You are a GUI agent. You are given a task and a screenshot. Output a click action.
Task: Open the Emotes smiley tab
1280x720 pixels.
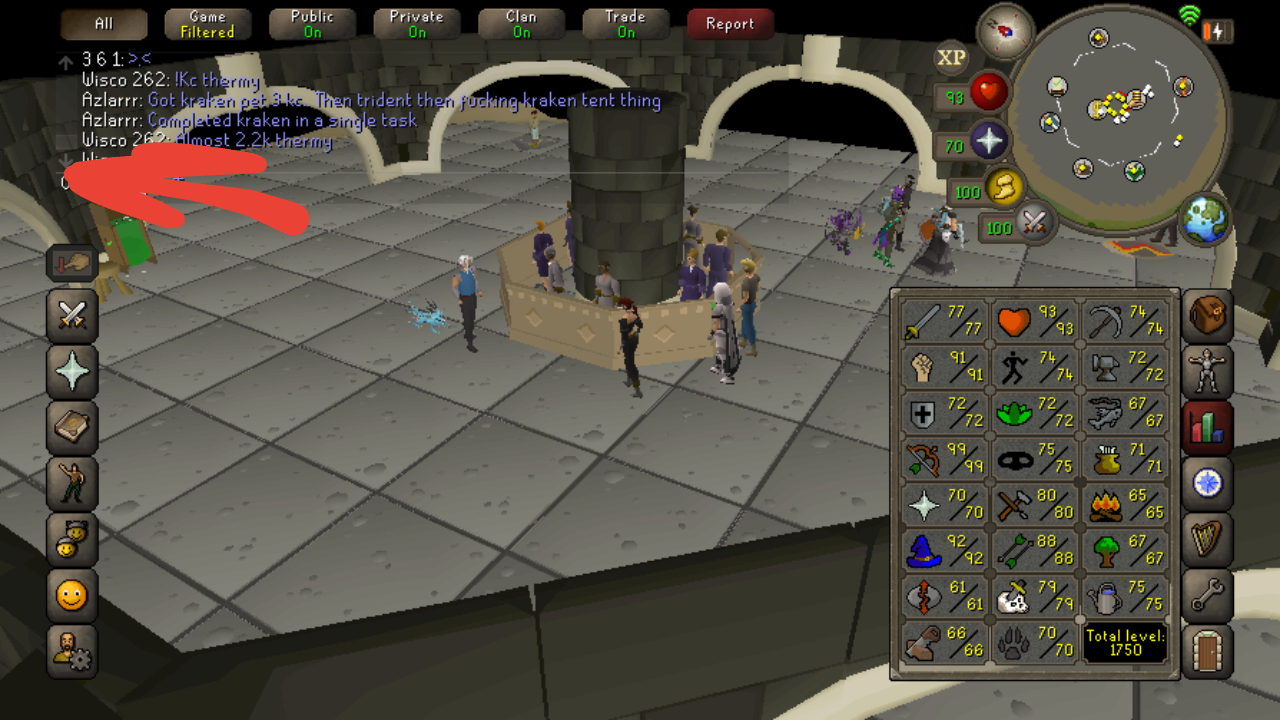point(71,594)
